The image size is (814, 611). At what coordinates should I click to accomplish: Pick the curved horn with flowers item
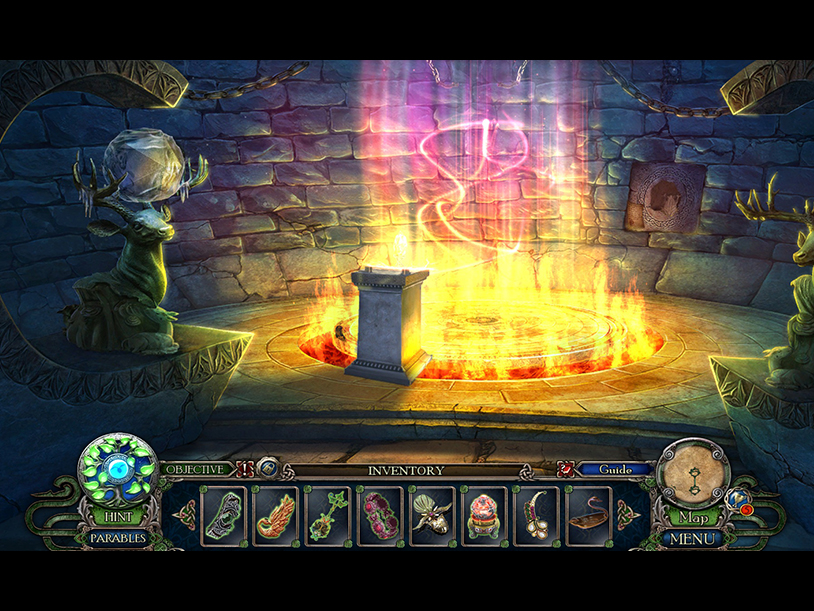(x=536, y=515)
